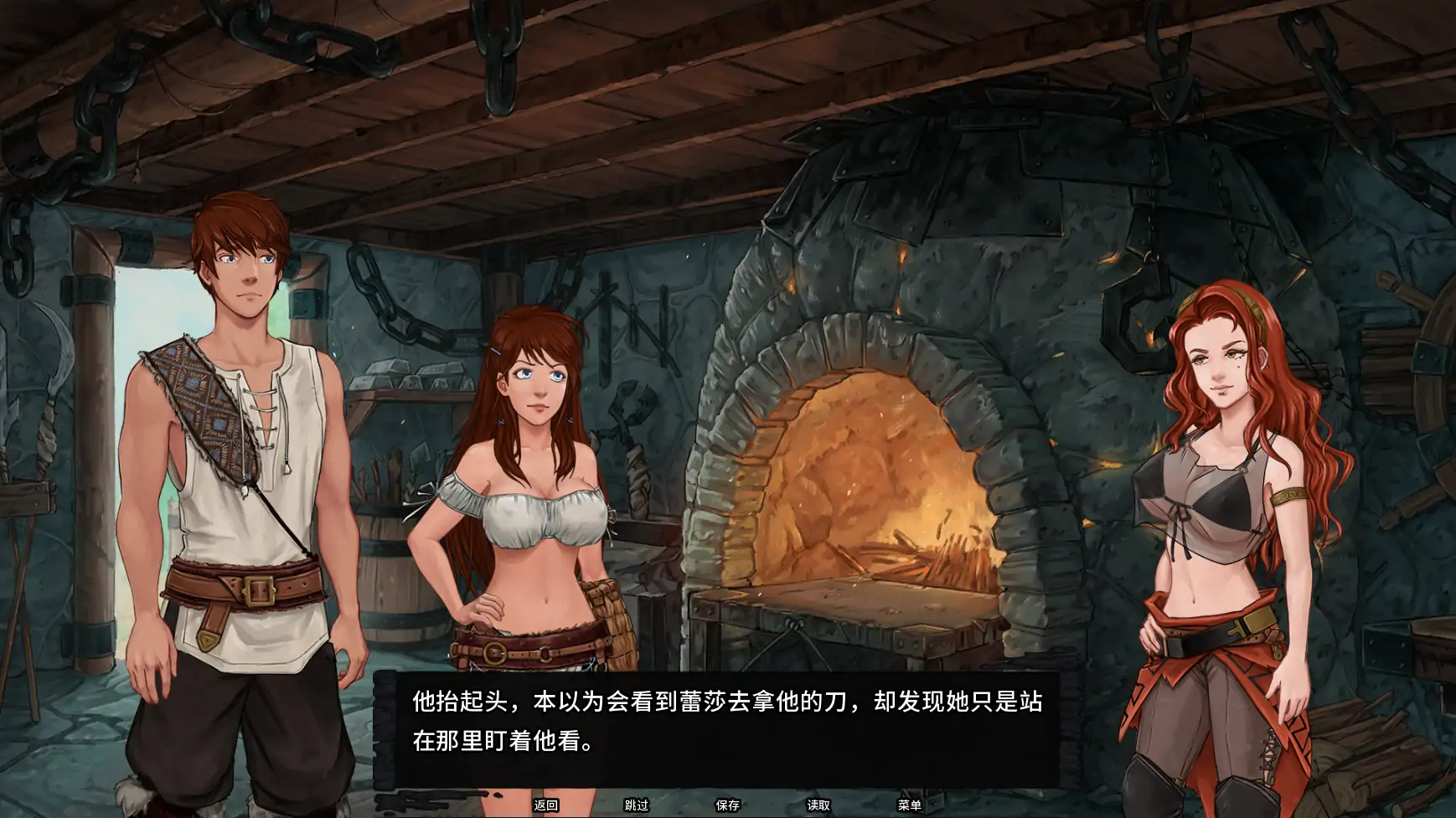Click 跳过 to skip dialogue

636,805
